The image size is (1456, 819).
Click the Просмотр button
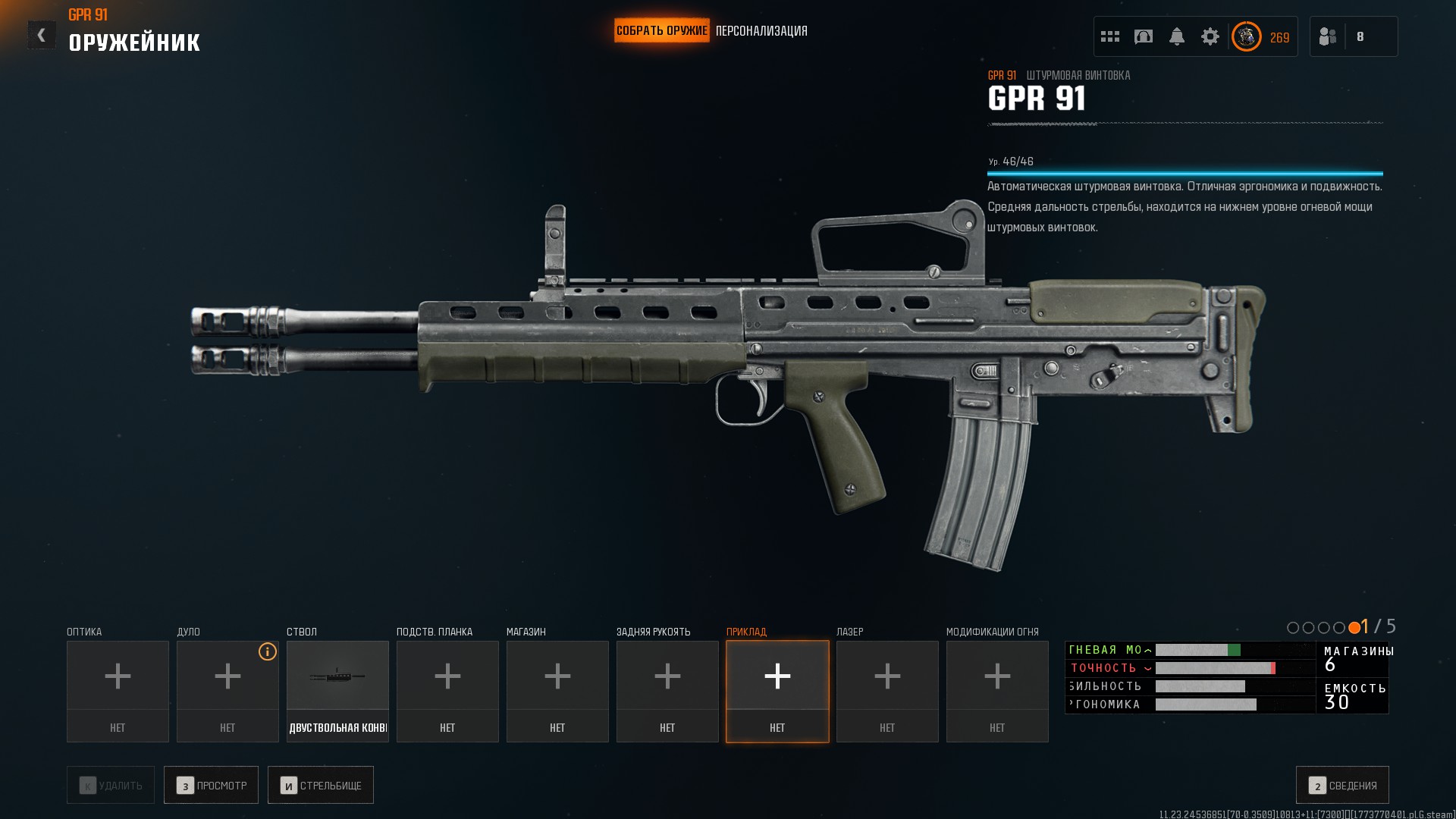click(x=211, y=785)
